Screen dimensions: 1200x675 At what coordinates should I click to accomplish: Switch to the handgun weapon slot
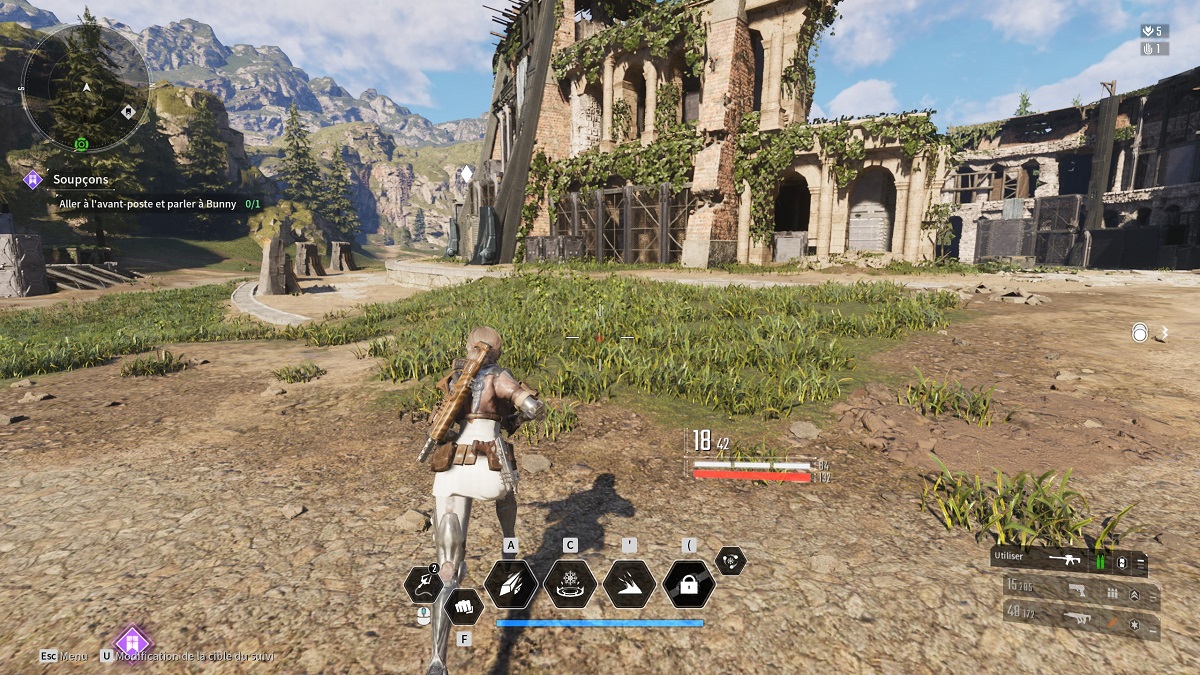tap(1081, 592)
